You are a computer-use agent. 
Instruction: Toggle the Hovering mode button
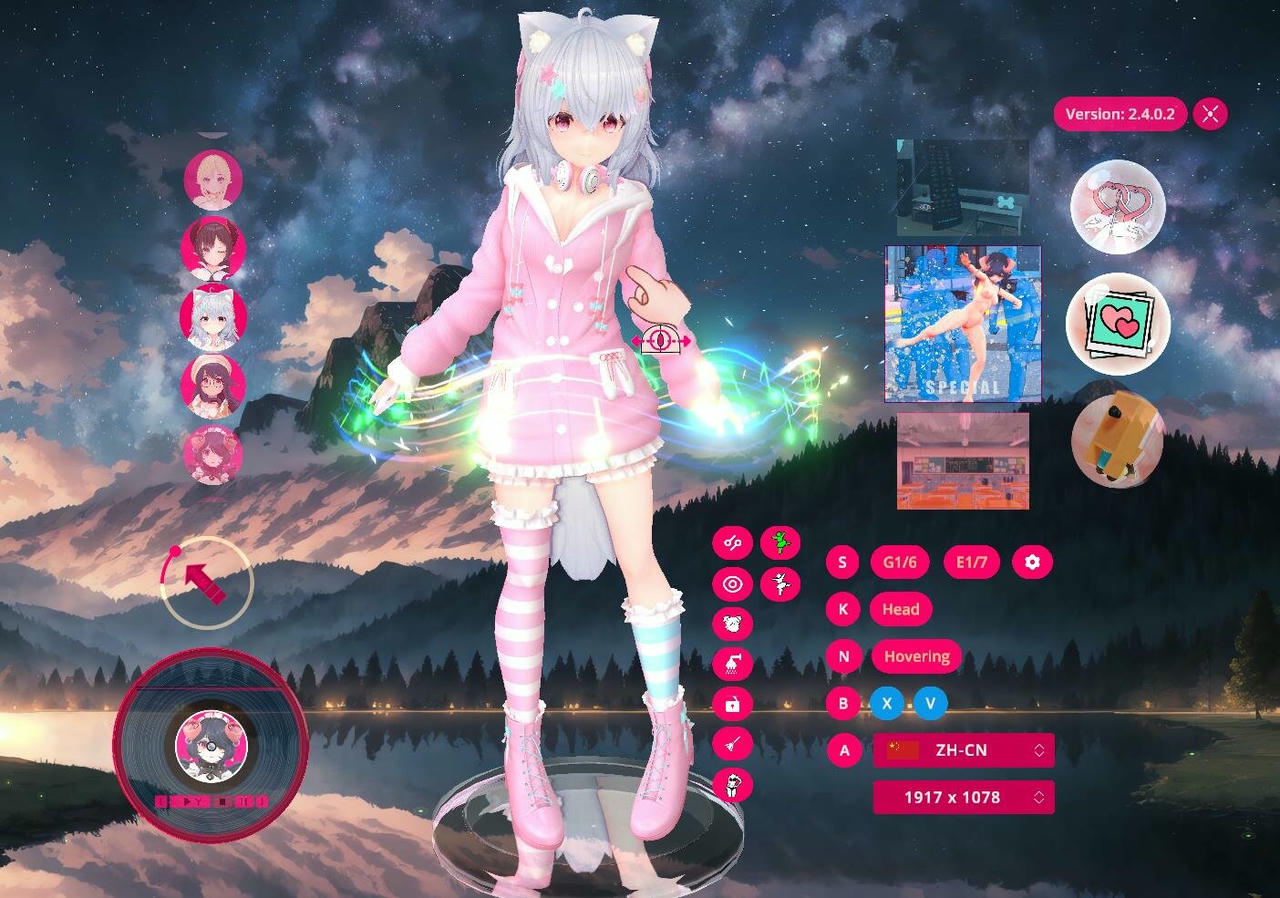coord(915,657)
